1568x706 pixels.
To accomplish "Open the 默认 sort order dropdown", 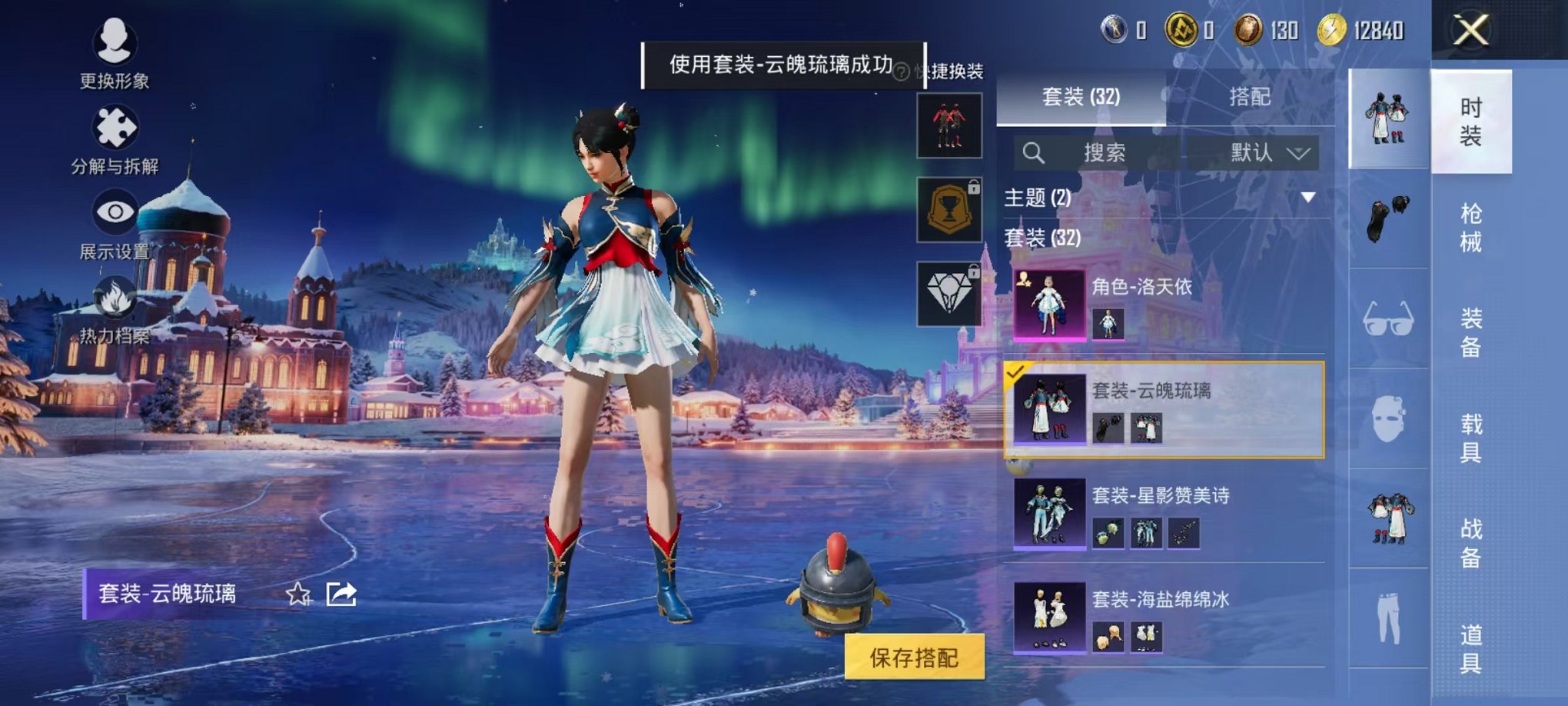I will 1265,152.
